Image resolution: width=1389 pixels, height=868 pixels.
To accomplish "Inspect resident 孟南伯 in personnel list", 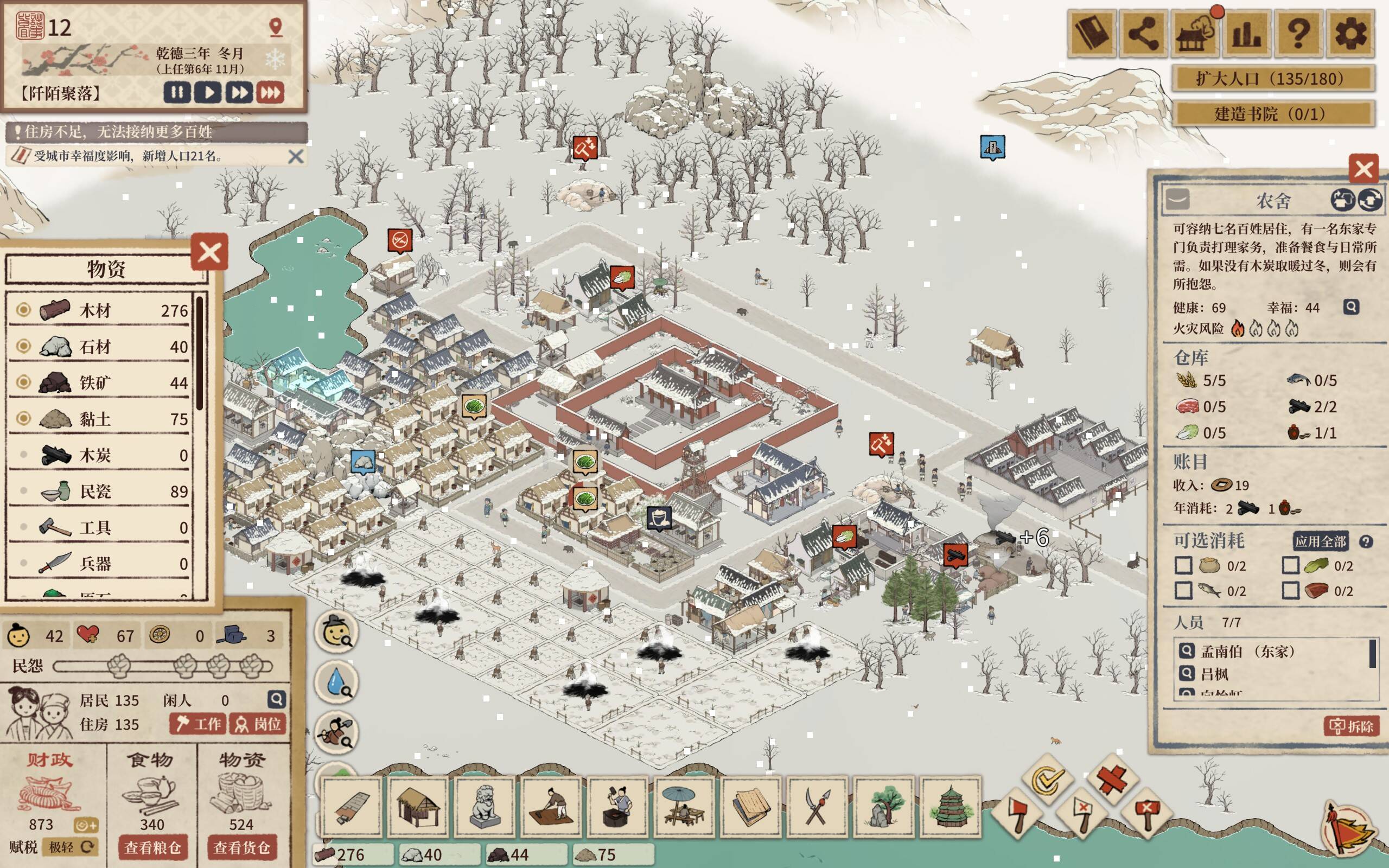I will pos(1187,651).
